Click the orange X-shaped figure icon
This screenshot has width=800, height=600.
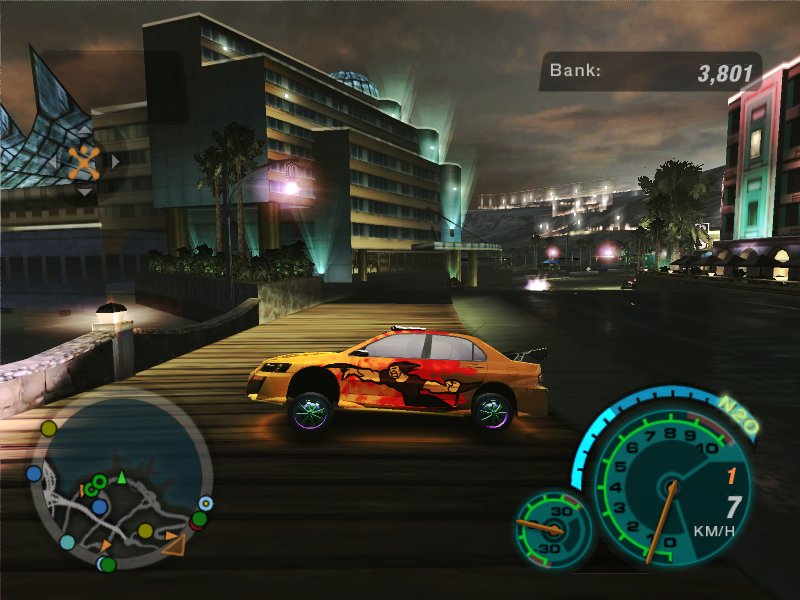coord(85,160)
